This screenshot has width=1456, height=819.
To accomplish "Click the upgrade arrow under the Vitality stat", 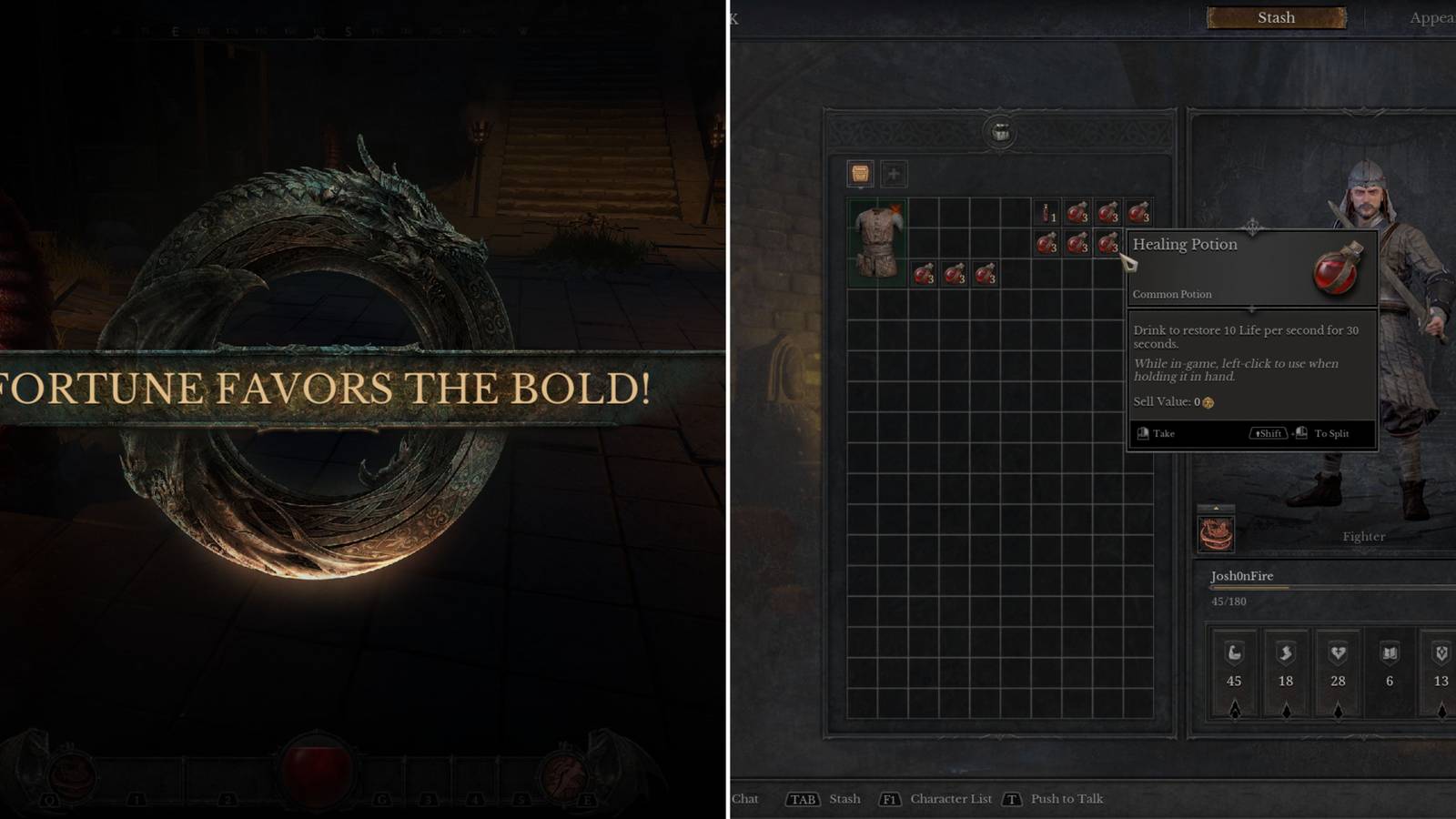I will point(1338,710).
